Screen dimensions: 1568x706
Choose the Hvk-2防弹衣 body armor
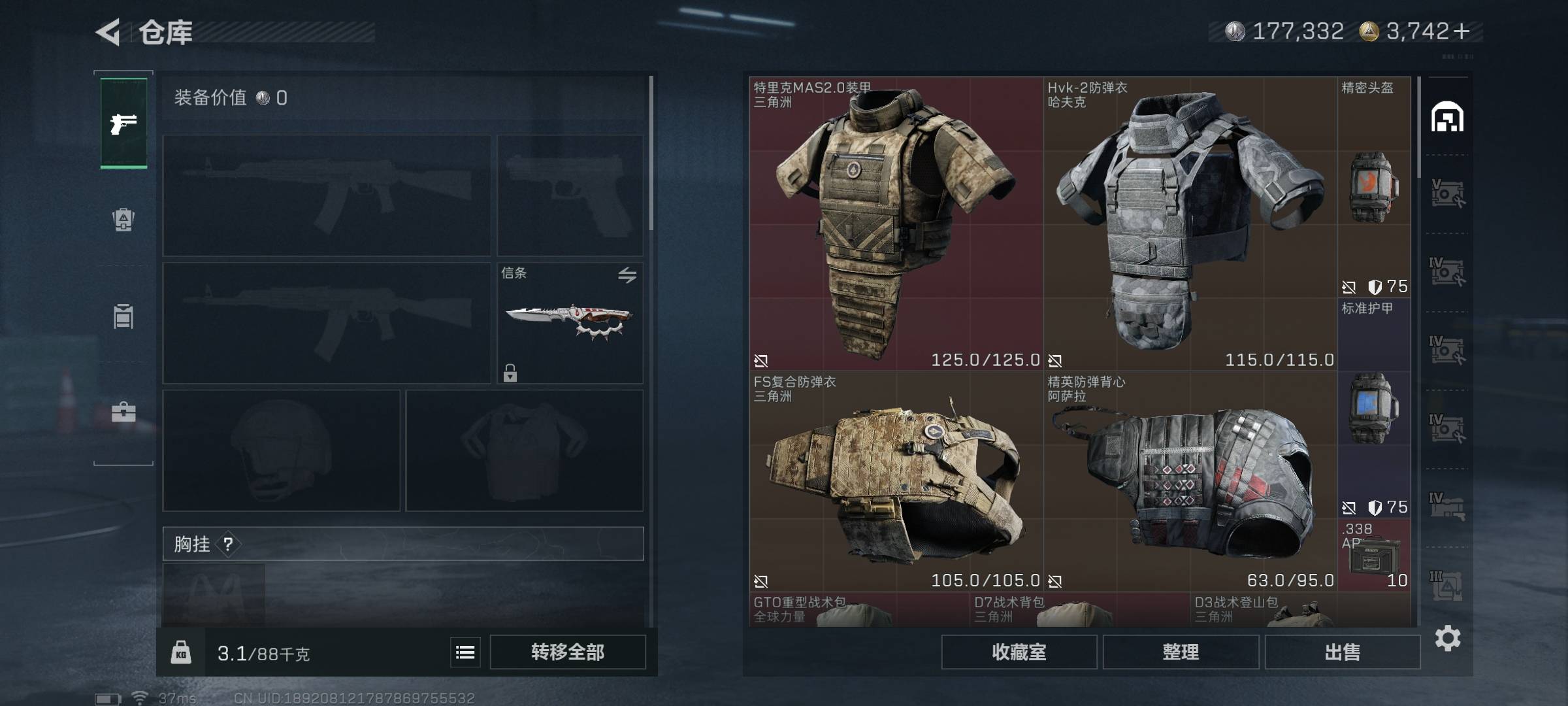[x=1189, y=224]
